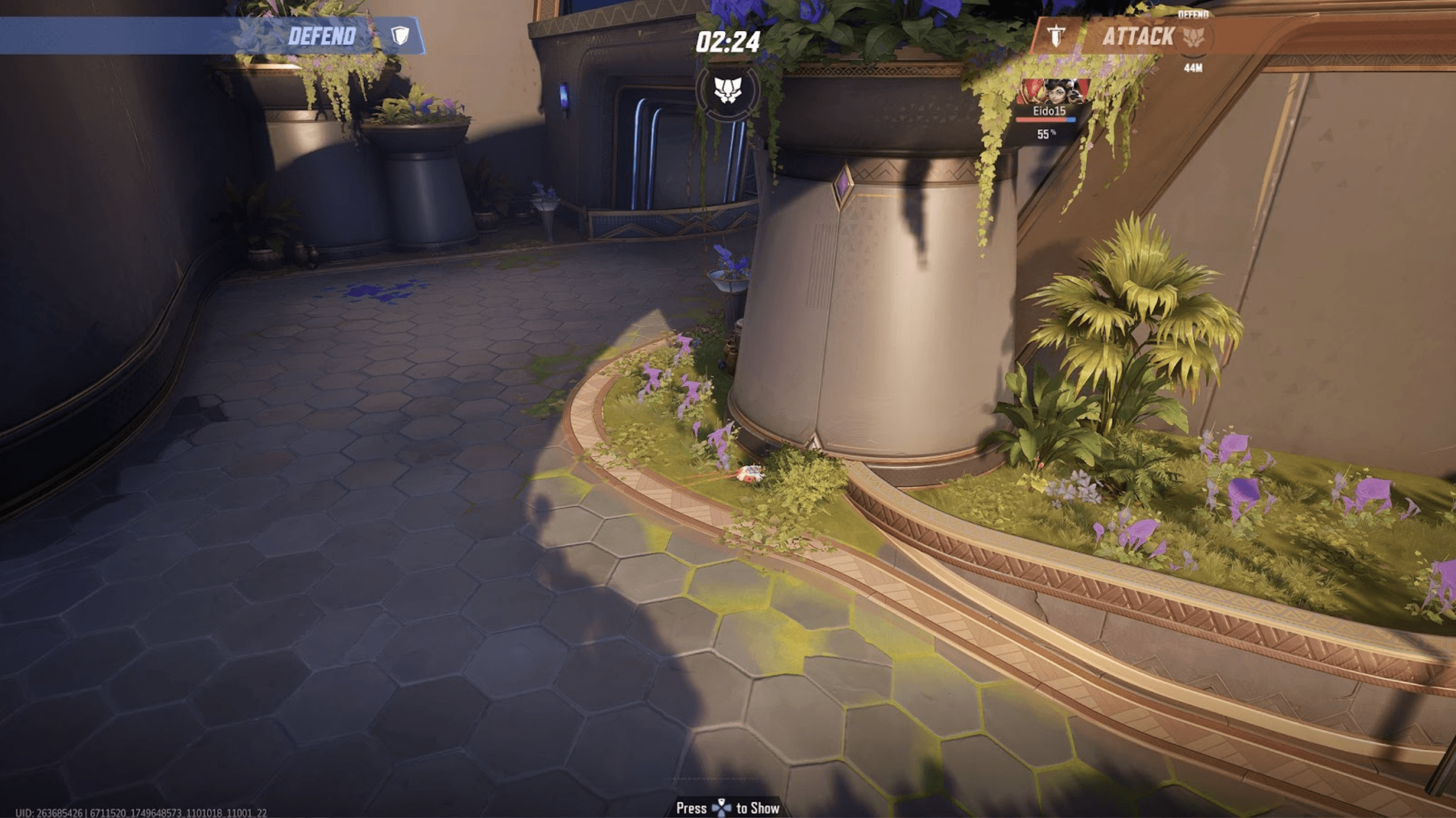Click the panther objective emblem under the timer
The height and width of the screenshot is (818, 1456).
pos(727,90)
